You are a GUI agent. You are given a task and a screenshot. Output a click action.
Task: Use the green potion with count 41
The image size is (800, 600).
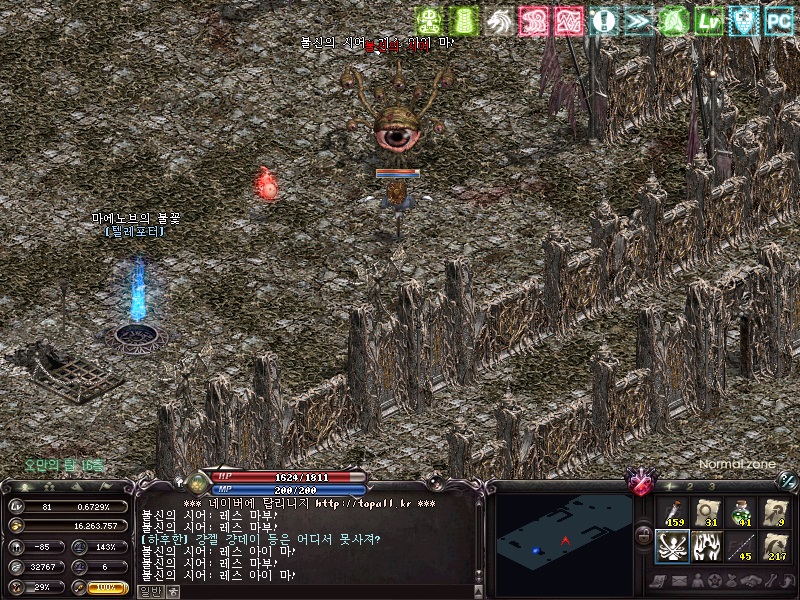741,511
